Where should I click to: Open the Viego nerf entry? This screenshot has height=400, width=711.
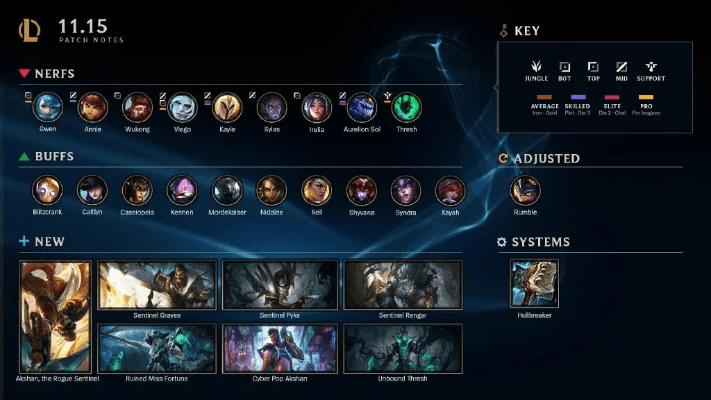click(182, 107)
